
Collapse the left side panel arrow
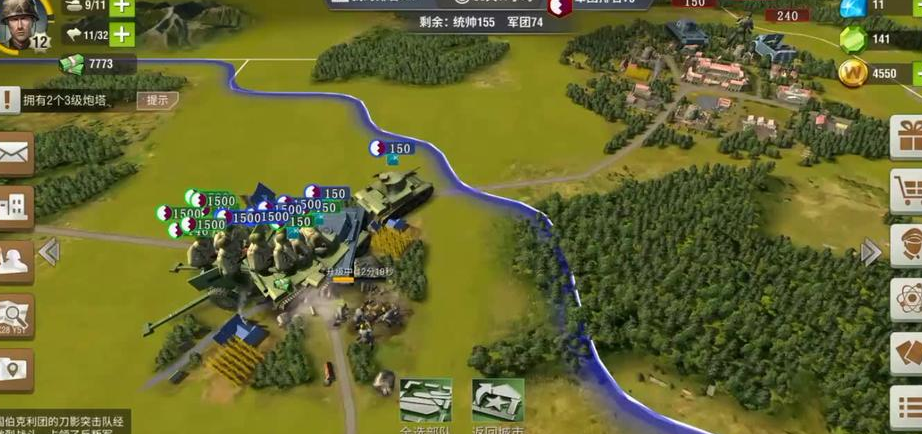pos(49,252)
